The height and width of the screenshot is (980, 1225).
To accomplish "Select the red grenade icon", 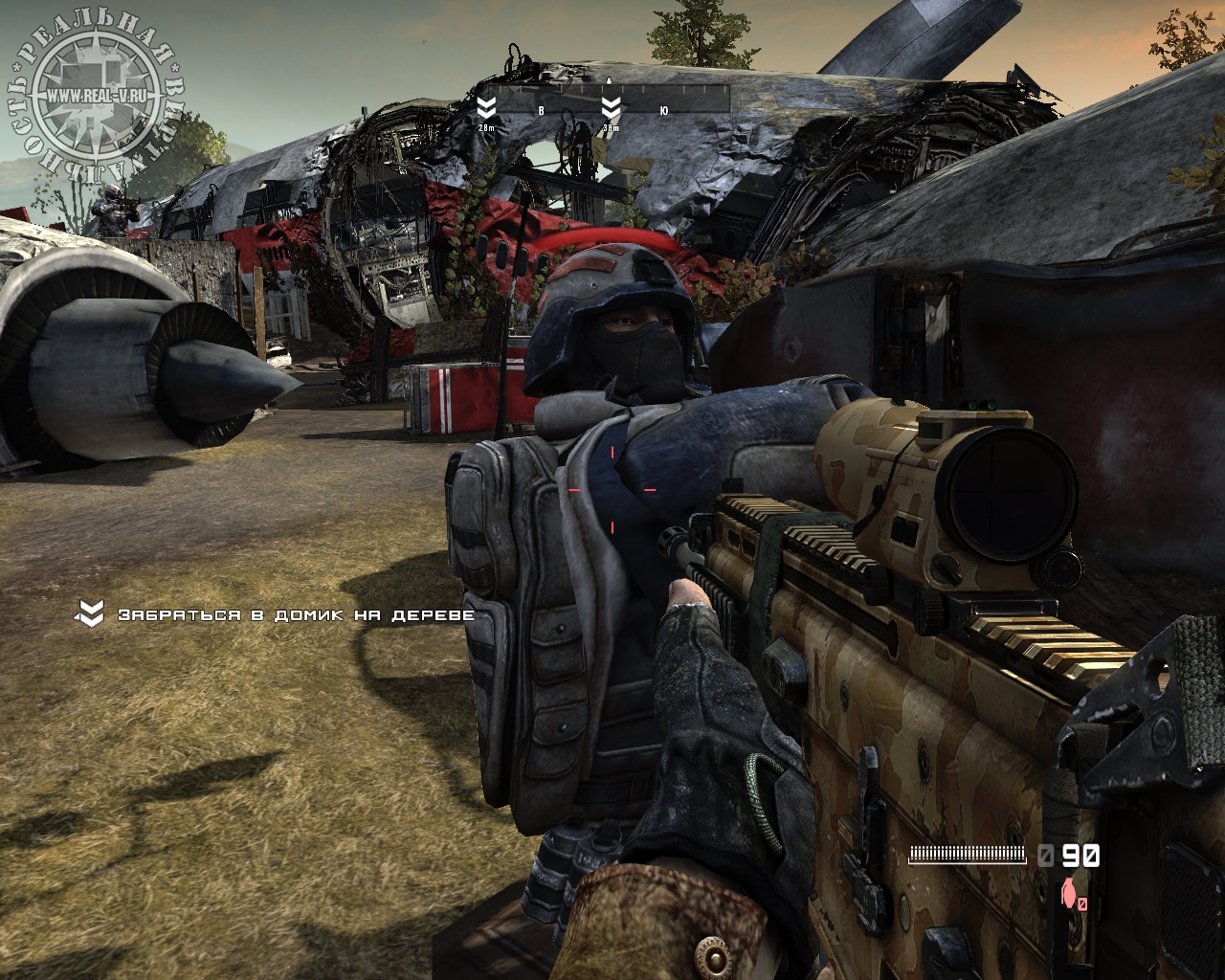I will (1068, 893).
